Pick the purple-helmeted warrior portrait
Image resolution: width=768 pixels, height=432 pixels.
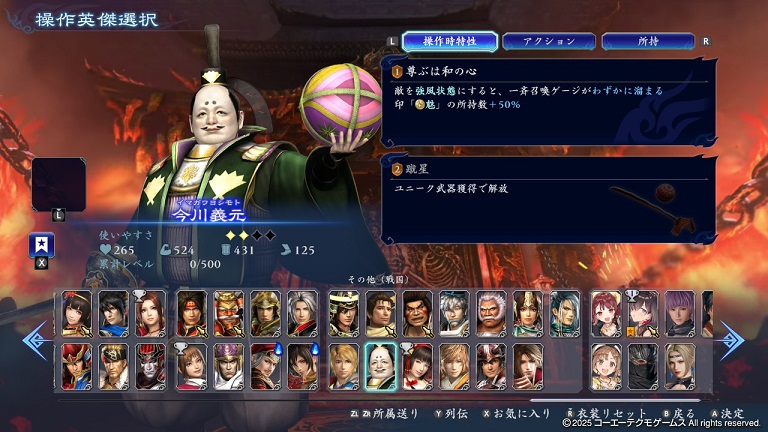pos(228,366)
